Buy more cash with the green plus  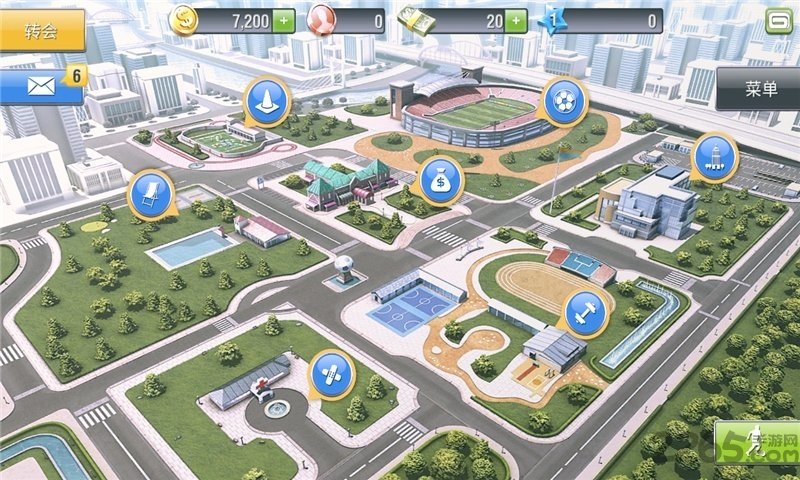[516, 20]
